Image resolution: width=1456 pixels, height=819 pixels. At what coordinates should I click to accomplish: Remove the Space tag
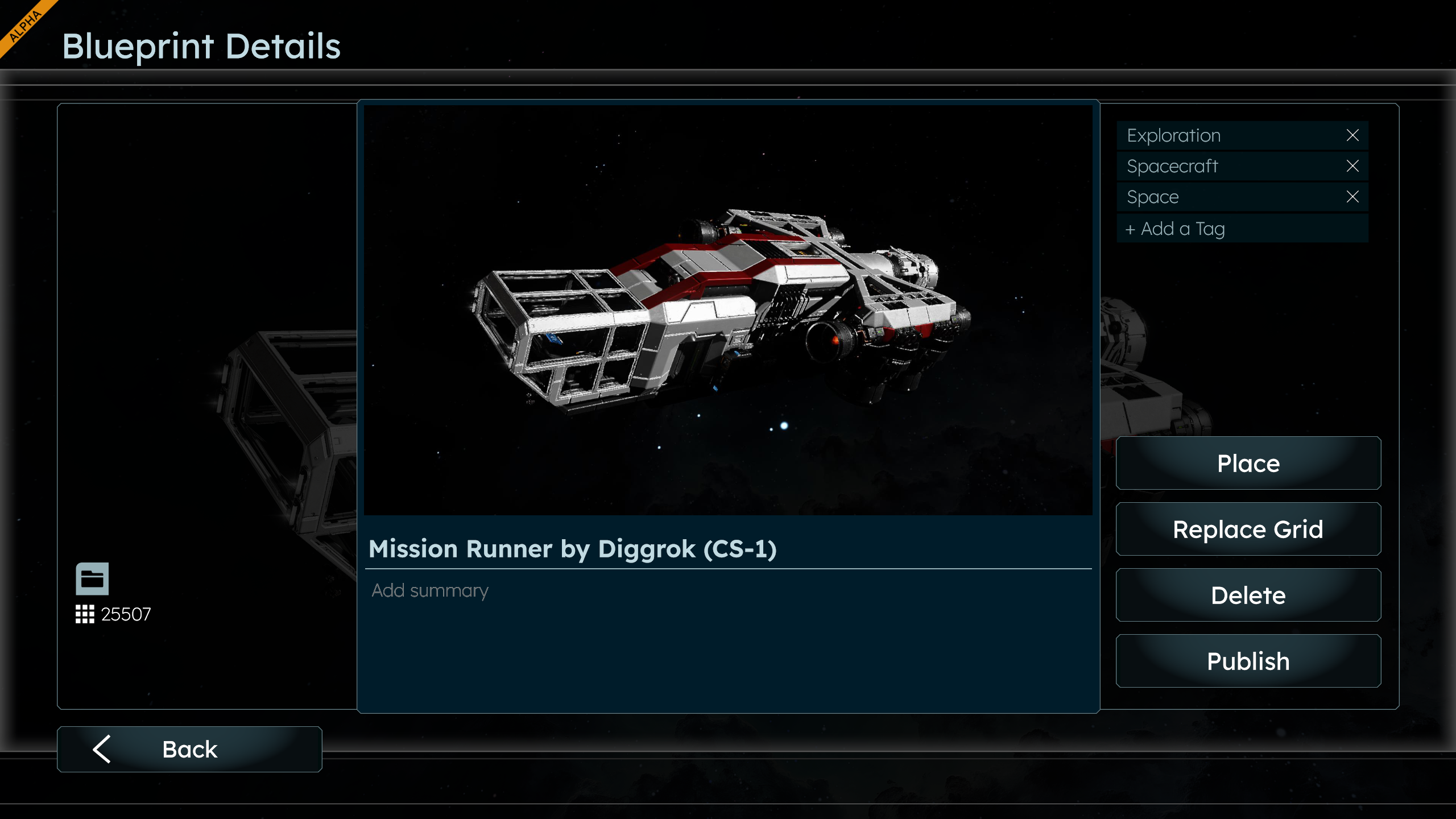tap(1352, 197)
